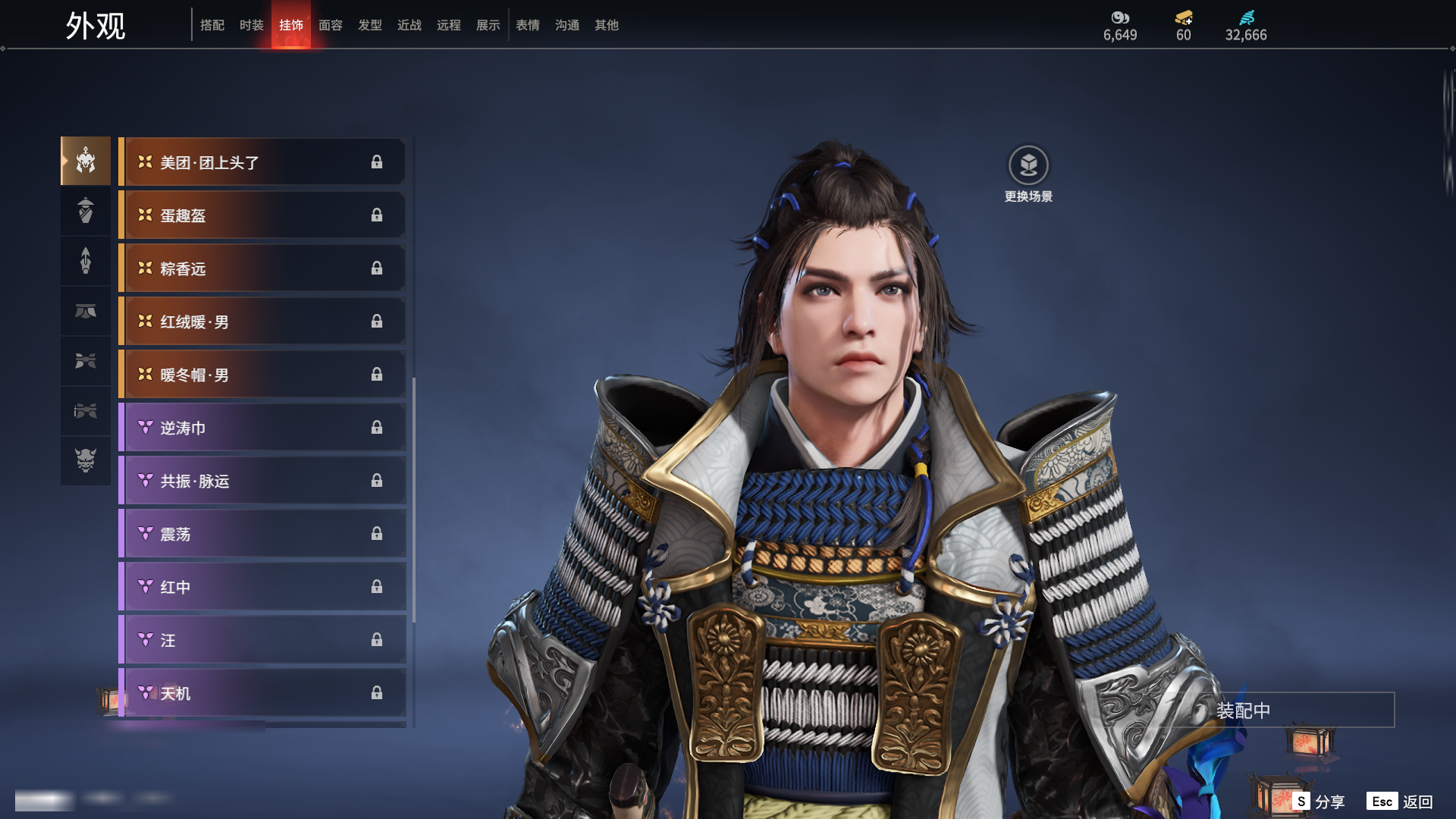Select the 共振·脉运 entry
The height and width of the screenshot is (819, 1456).
(x=262, y=481)
